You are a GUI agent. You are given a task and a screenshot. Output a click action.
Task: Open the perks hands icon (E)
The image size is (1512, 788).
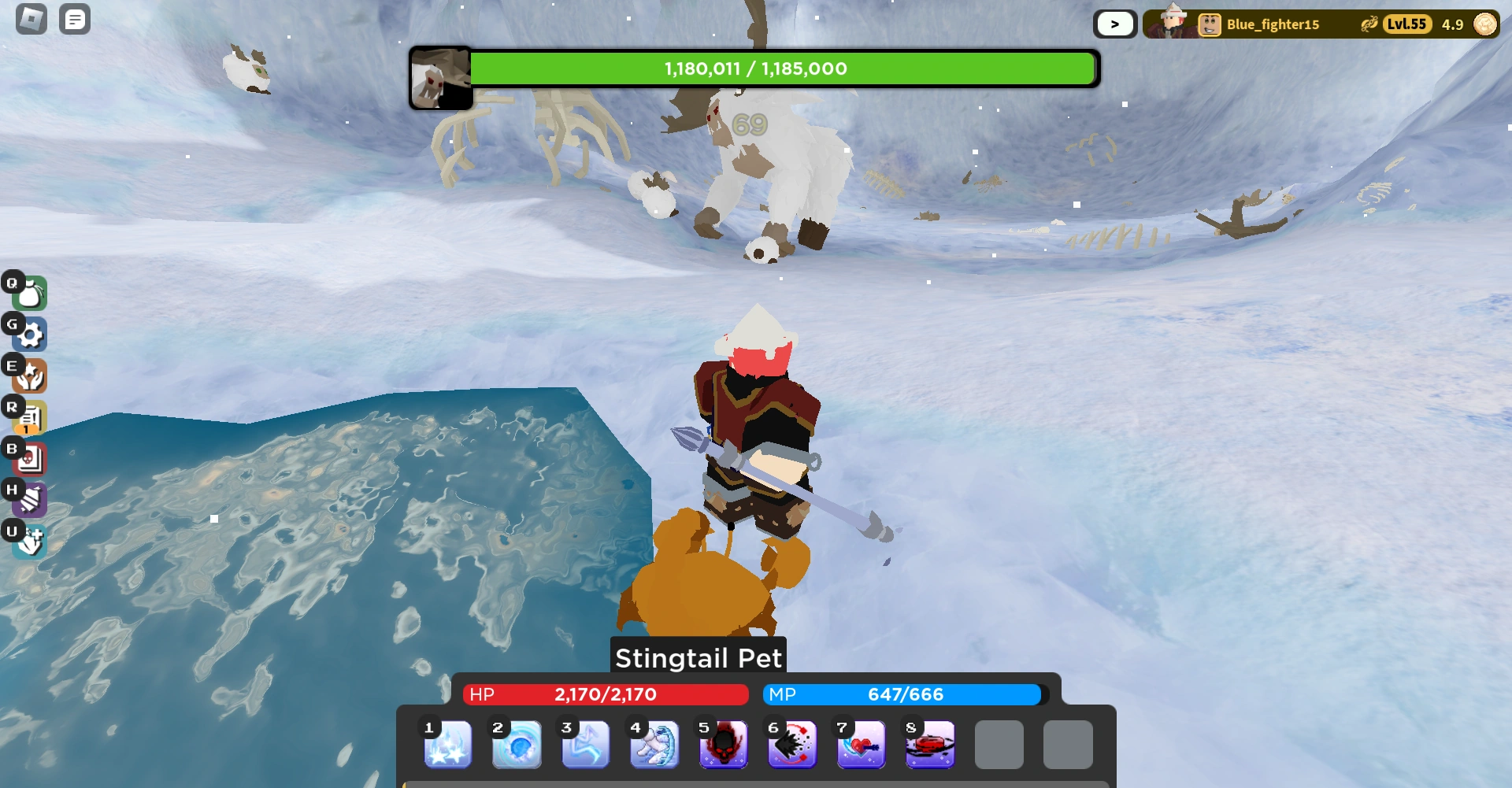click(29, 376)
